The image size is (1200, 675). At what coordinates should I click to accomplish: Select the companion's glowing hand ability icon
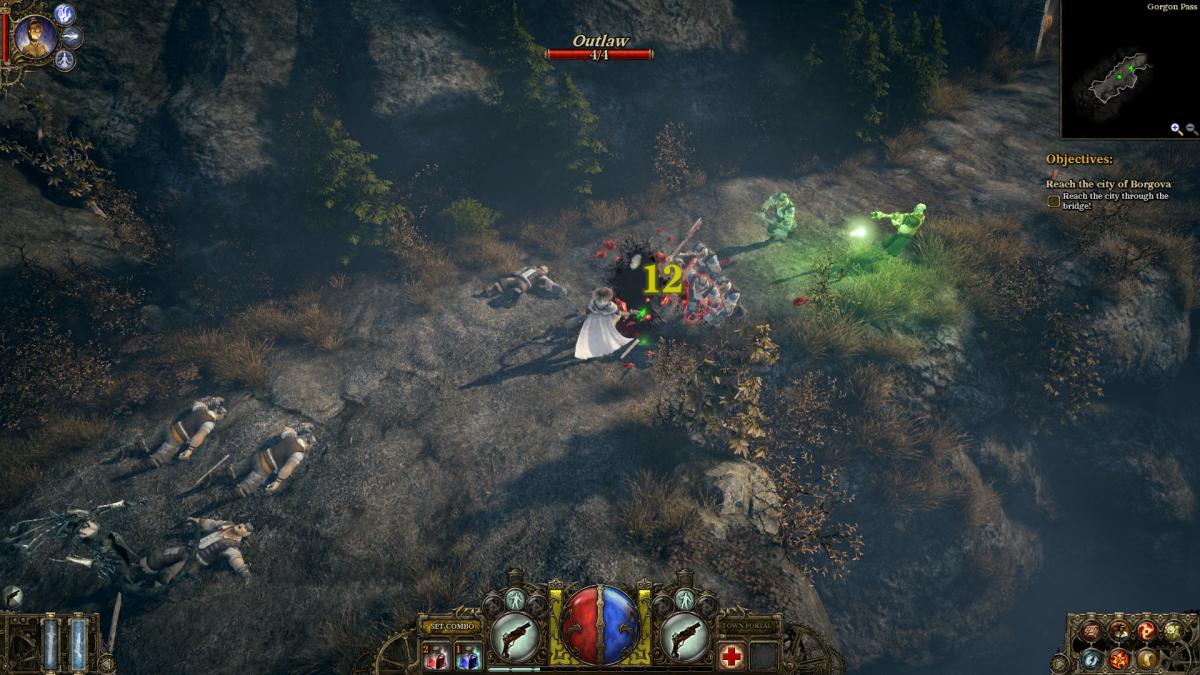(65, 14)
